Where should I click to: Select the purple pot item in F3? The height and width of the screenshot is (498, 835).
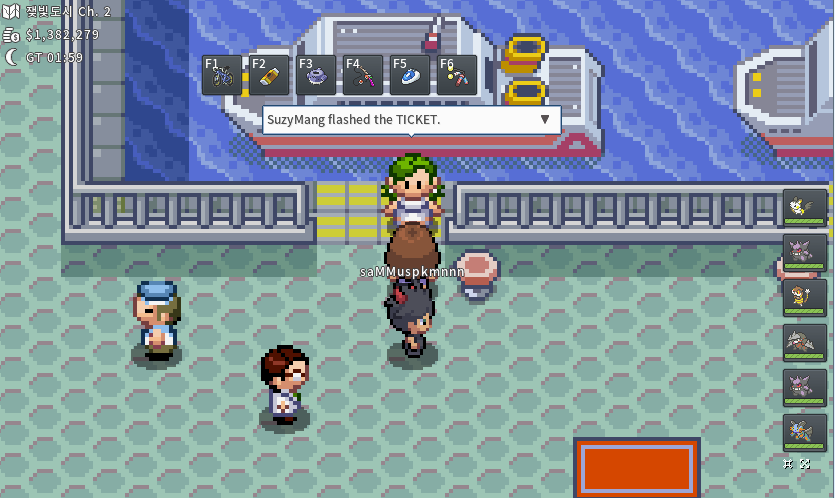tap(316, 75)
